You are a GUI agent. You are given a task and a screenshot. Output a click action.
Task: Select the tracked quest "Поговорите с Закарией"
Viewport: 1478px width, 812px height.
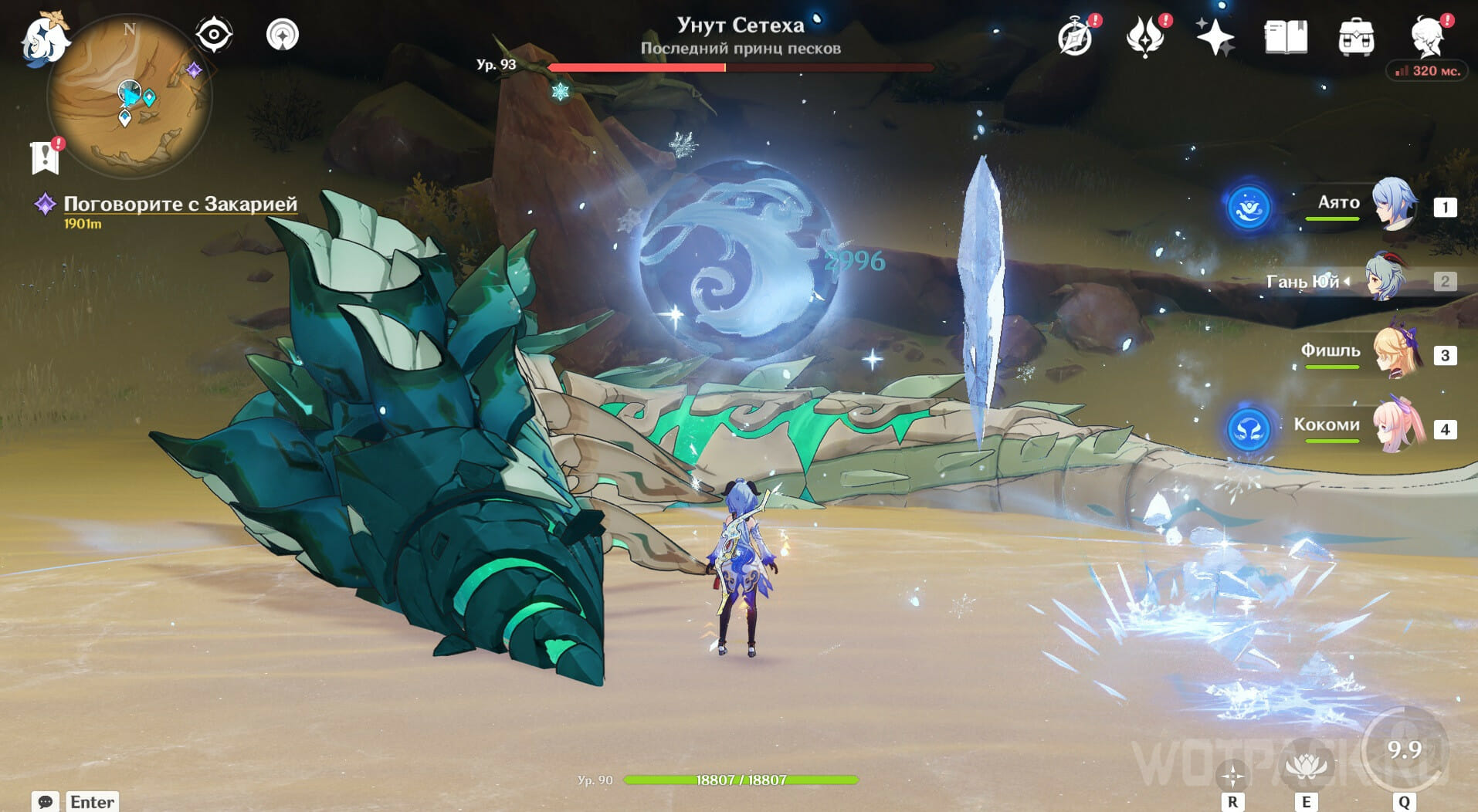click(180, 204)
